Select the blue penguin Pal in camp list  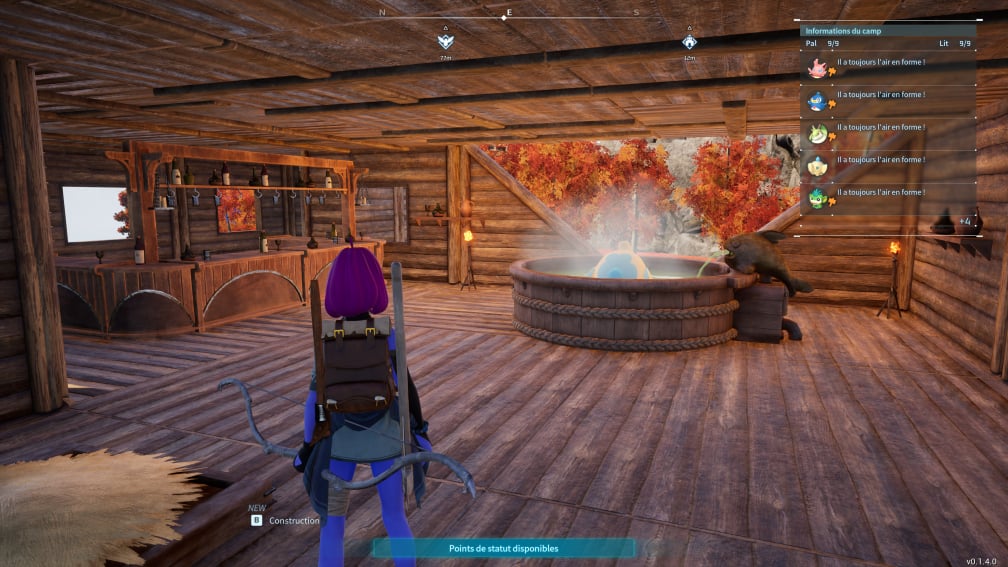point(818,100)
